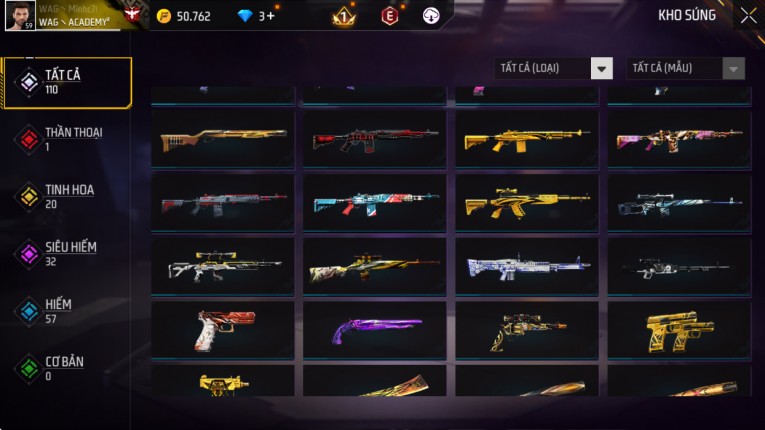Select the Tất Cả category tab
This screenshot has height=430, width=765.
pyautogui.click(x=68, y=82)
